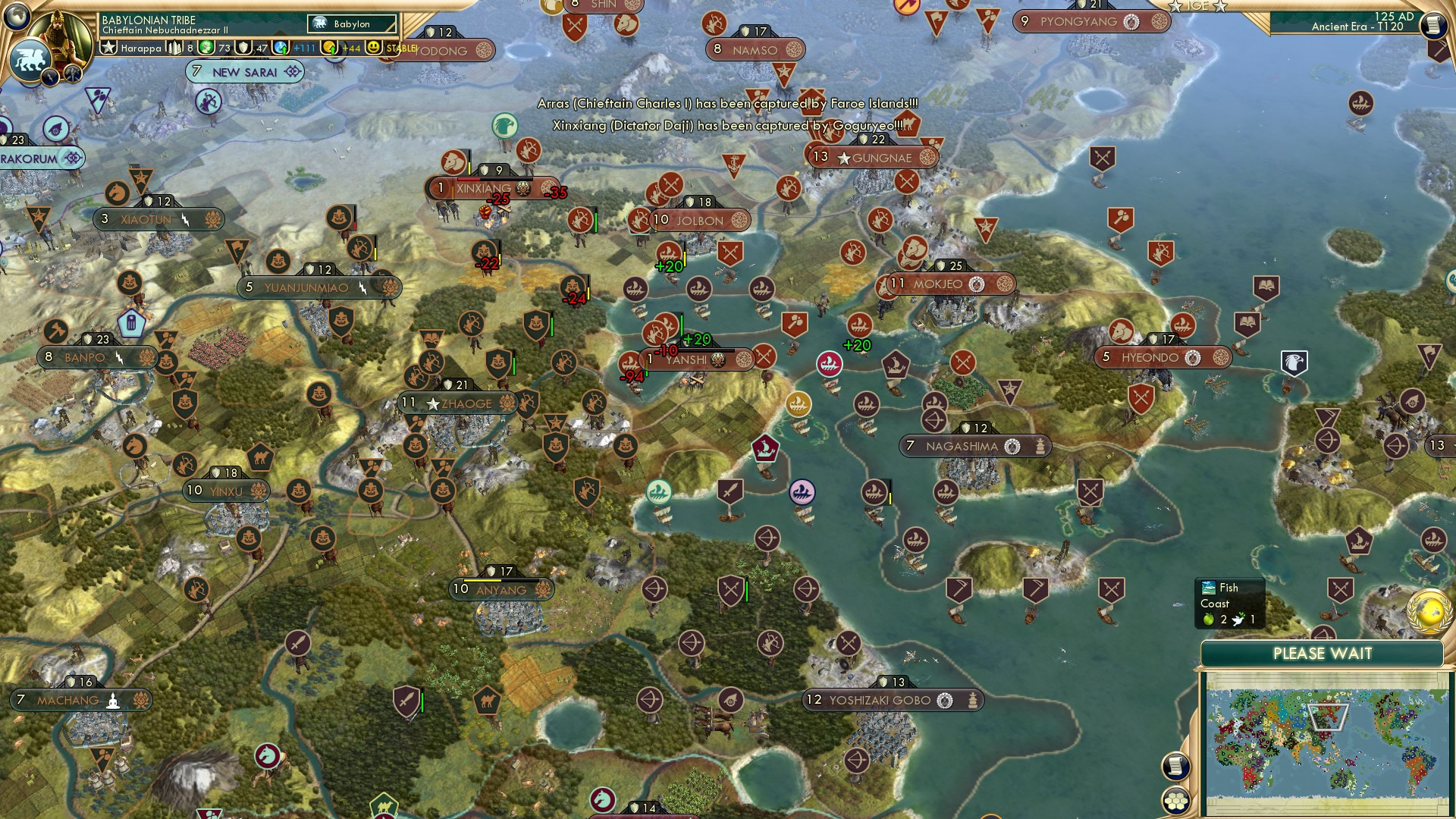The image size is (1456, 819).
Task: Select the Harappa wonder star icon
Action: pyautogui.click(x=110, y=48)
